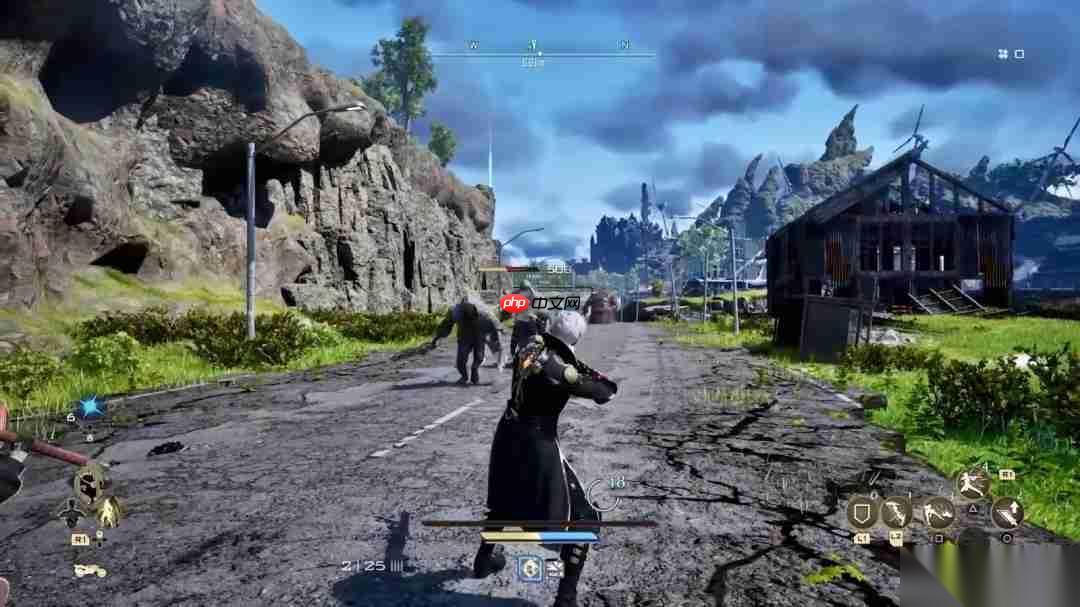
Task: Select the blue star crystal item
Action: click(x=93, y=405)
